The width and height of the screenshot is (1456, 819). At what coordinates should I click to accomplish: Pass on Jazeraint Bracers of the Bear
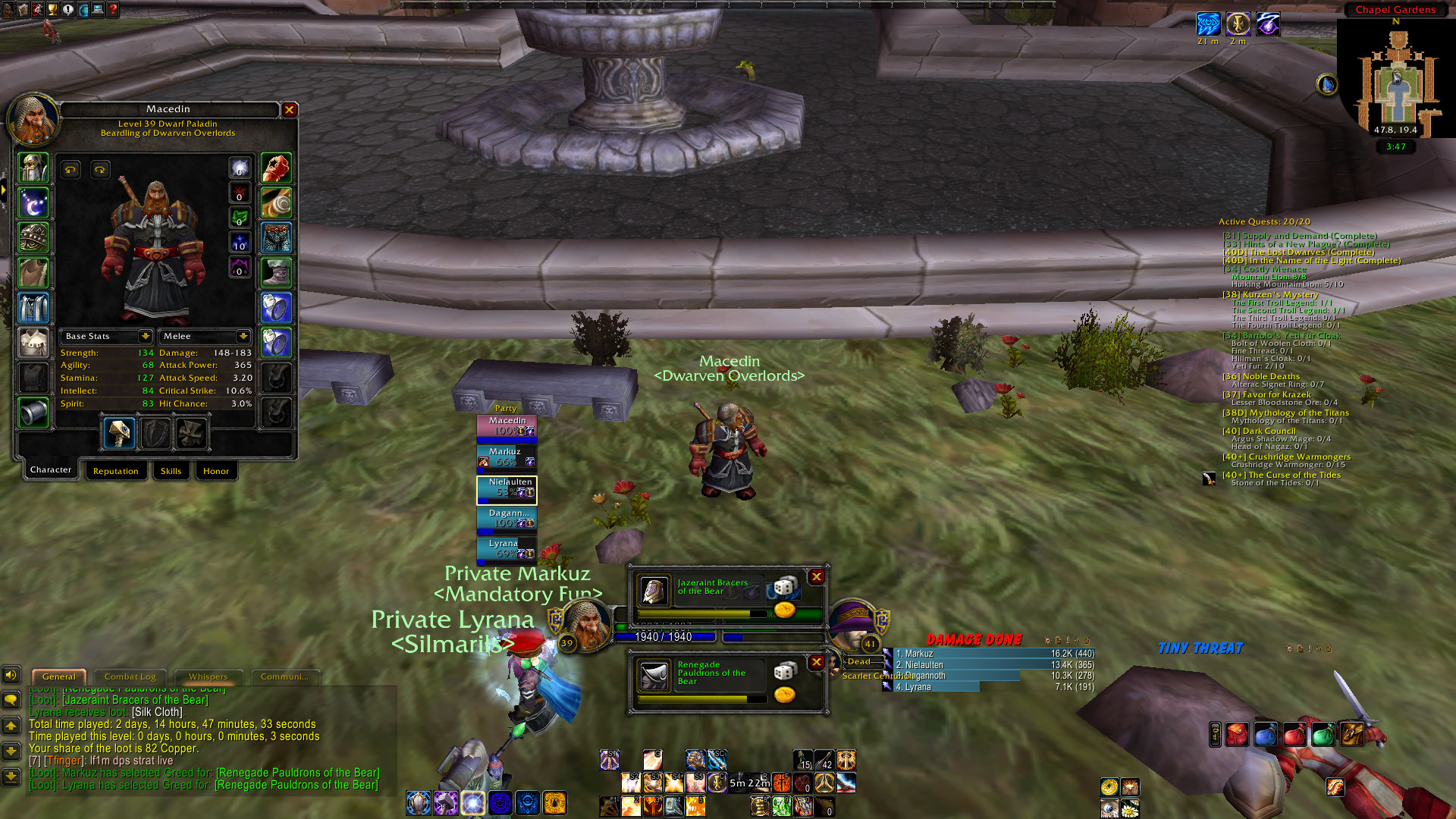coord(817,577)
